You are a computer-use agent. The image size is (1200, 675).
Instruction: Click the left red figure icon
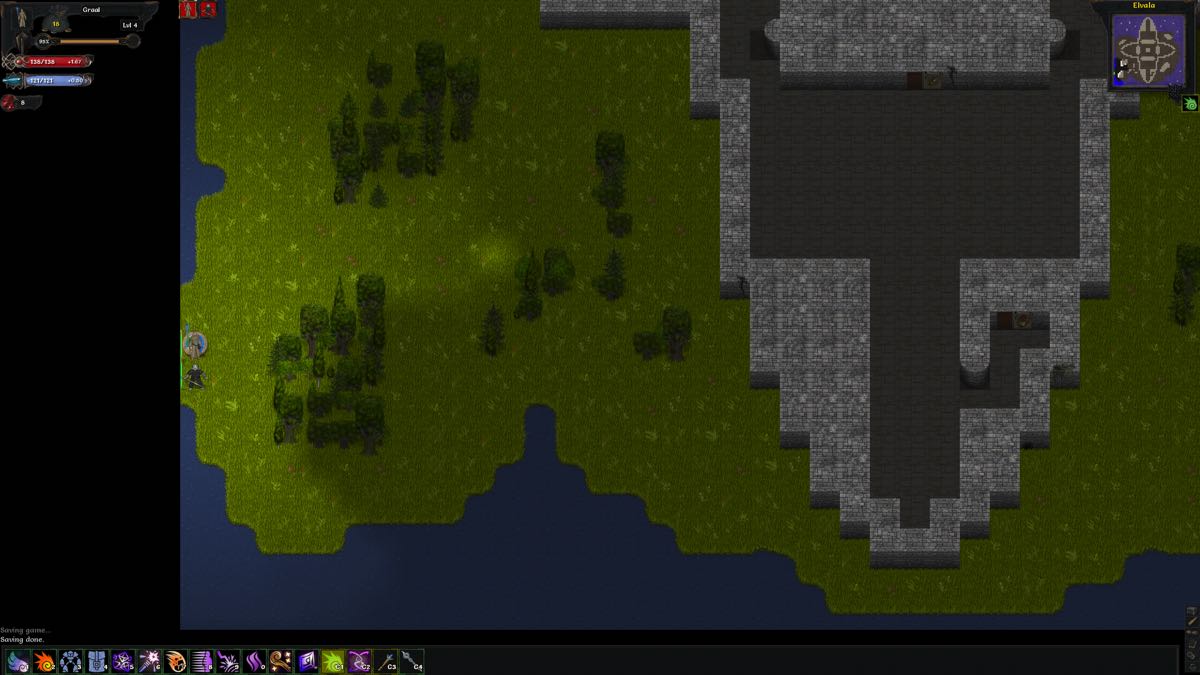[x=188, y=9]
